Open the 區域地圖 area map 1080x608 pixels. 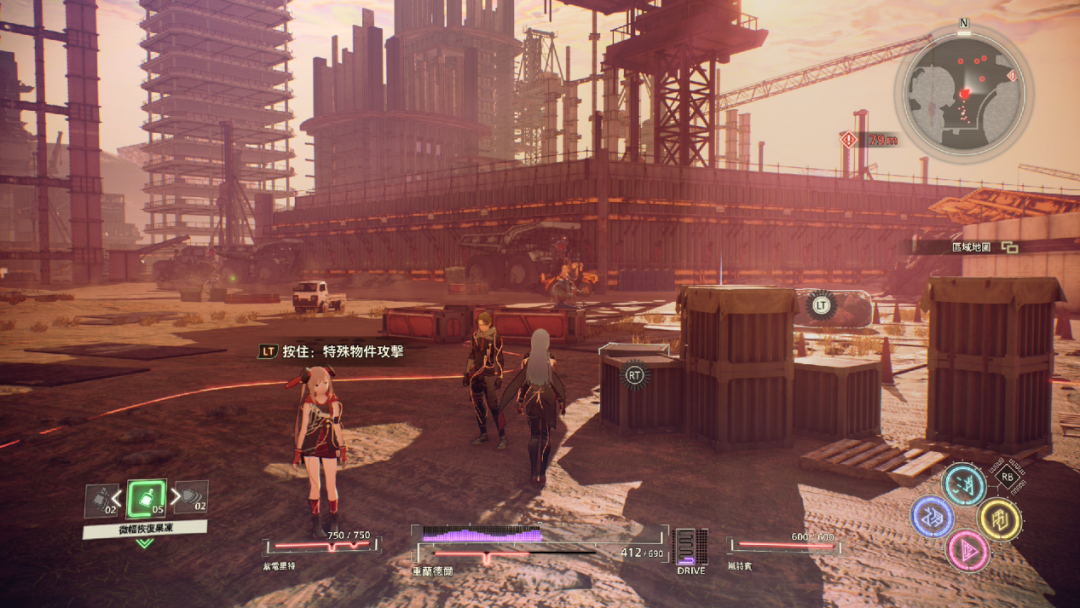pyautogui.click(x=970, y=246)
